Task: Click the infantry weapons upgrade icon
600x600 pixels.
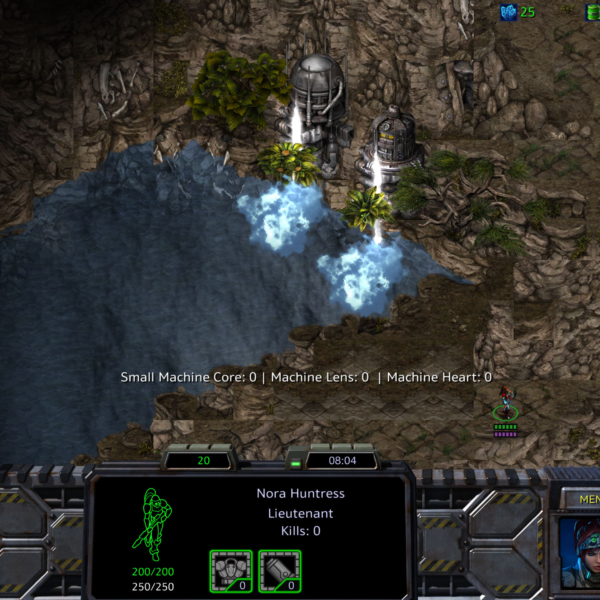Action: coord(280,571)
